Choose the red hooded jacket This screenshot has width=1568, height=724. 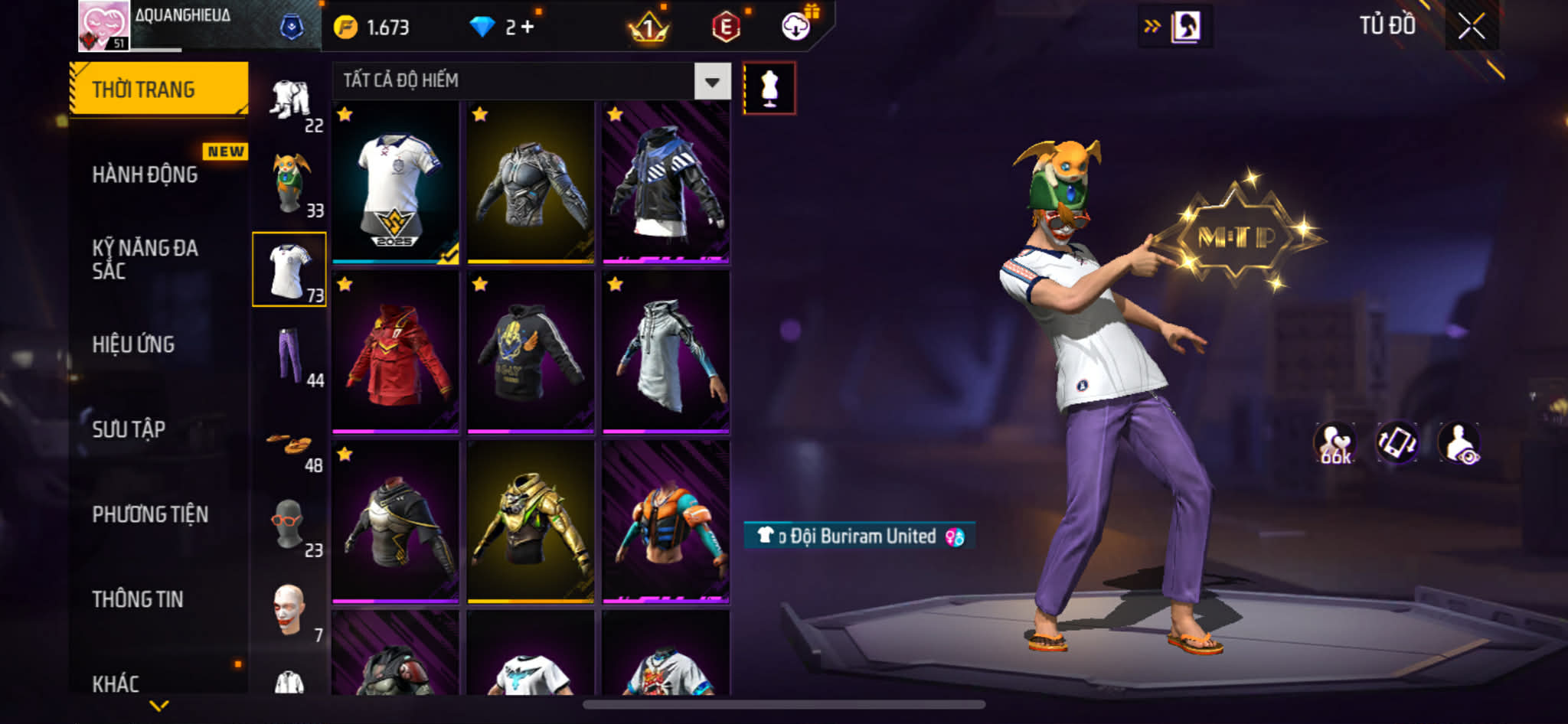click(395, 353)
